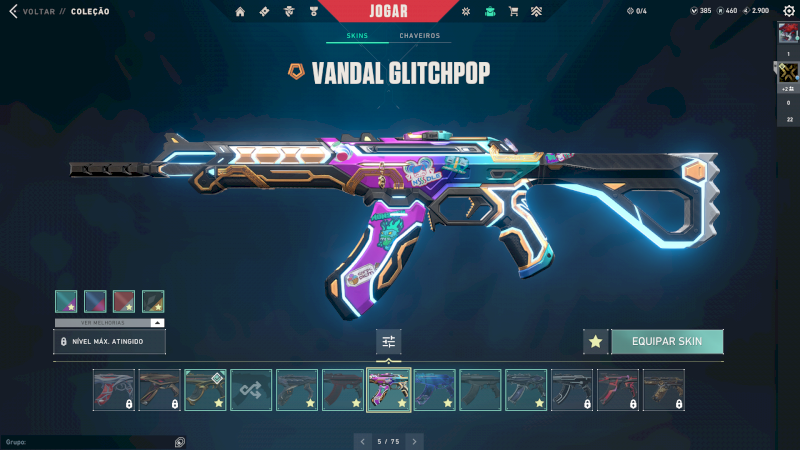Select the random shuffle skin tile
This screenshot has width=800, height=450.
251,390
